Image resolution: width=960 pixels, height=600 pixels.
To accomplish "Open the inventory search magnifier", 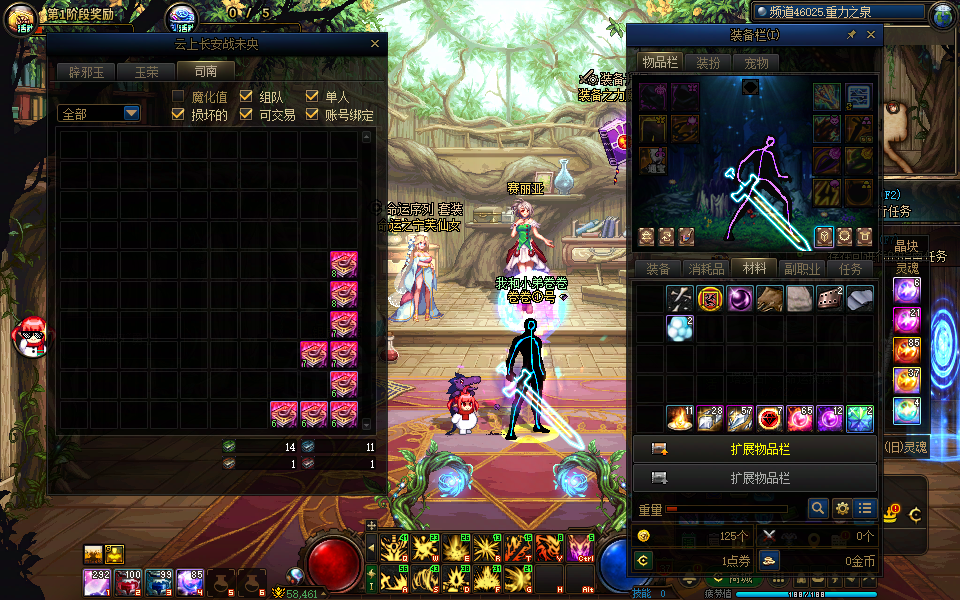I will pos(818,508).
